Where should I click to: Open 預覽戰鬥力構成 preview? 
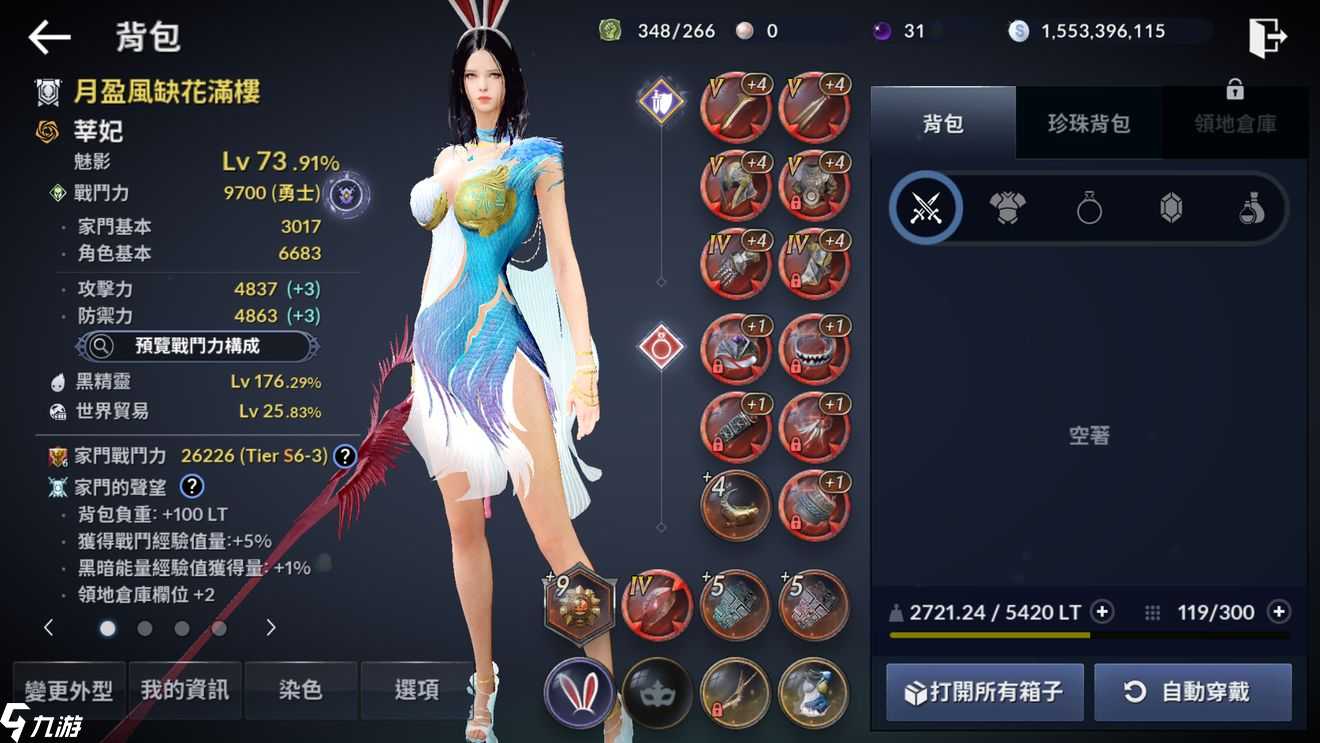click(198, 346)
